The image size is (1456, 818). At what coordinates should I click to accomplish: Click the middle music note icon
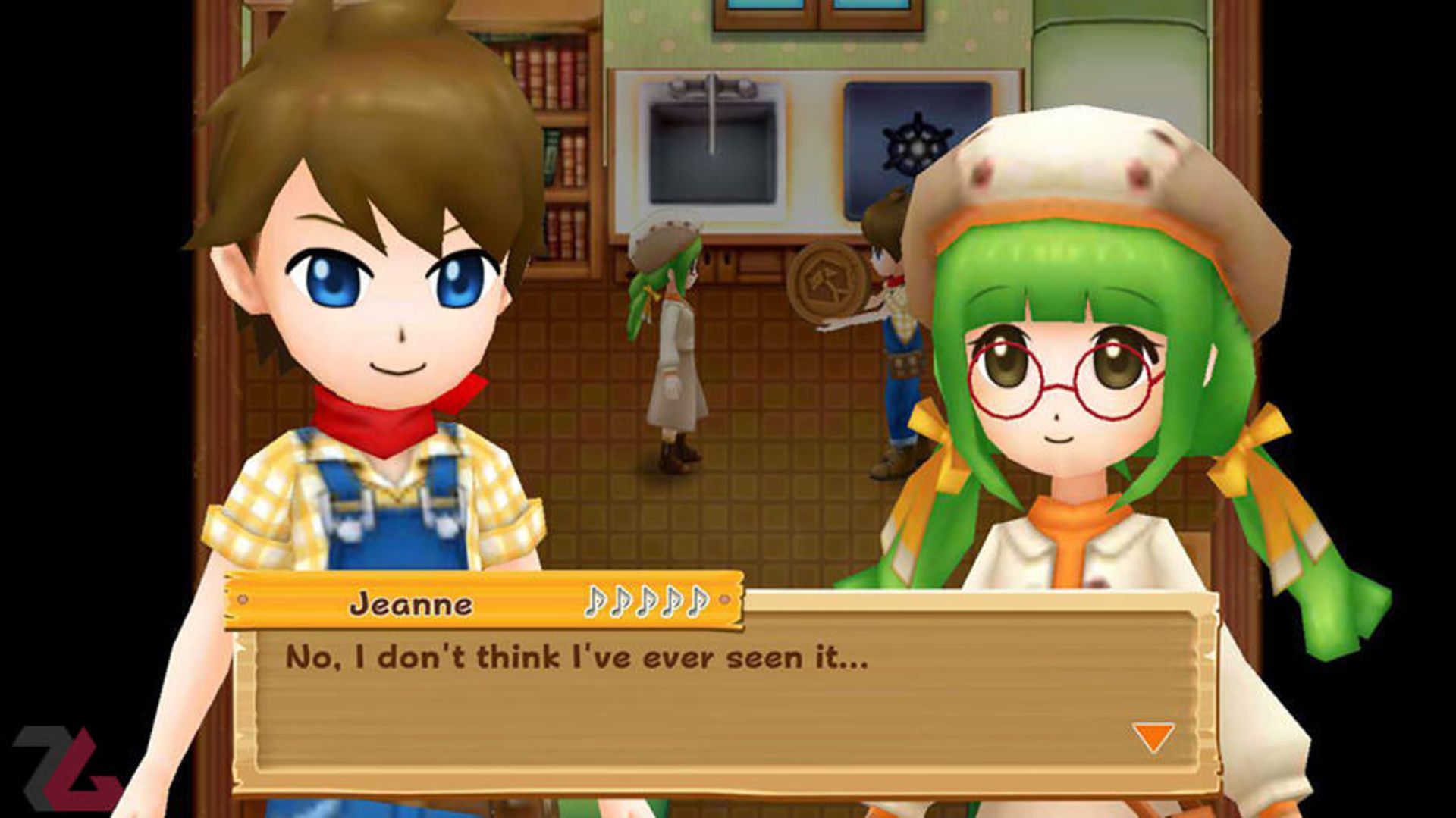[648, 603]
